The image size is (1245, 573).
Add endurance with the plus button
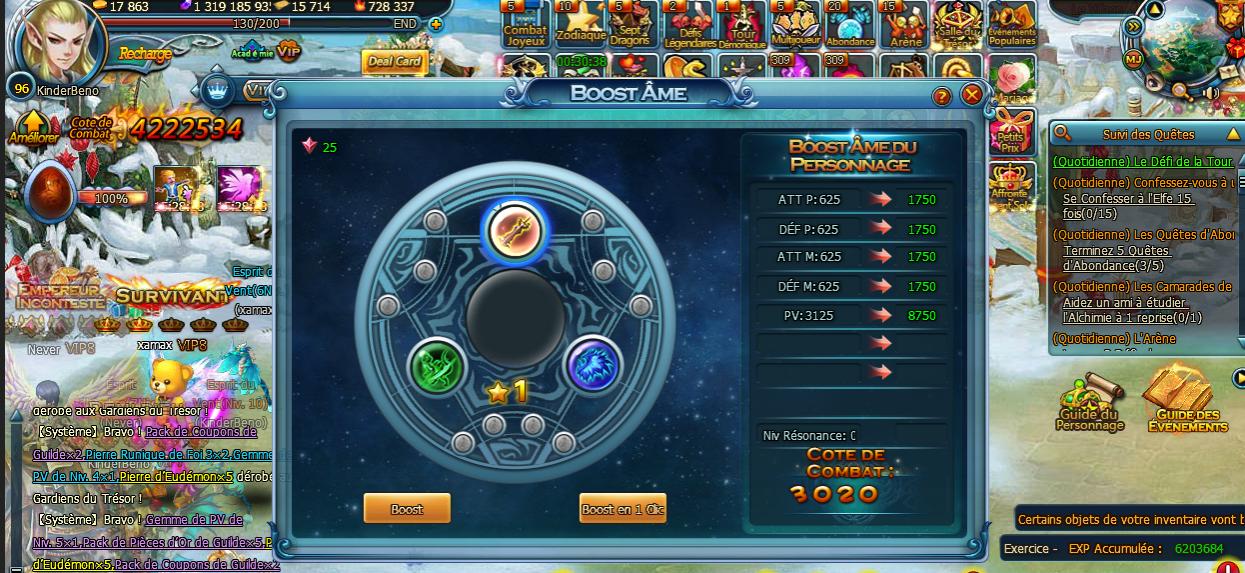click(434, 24)
